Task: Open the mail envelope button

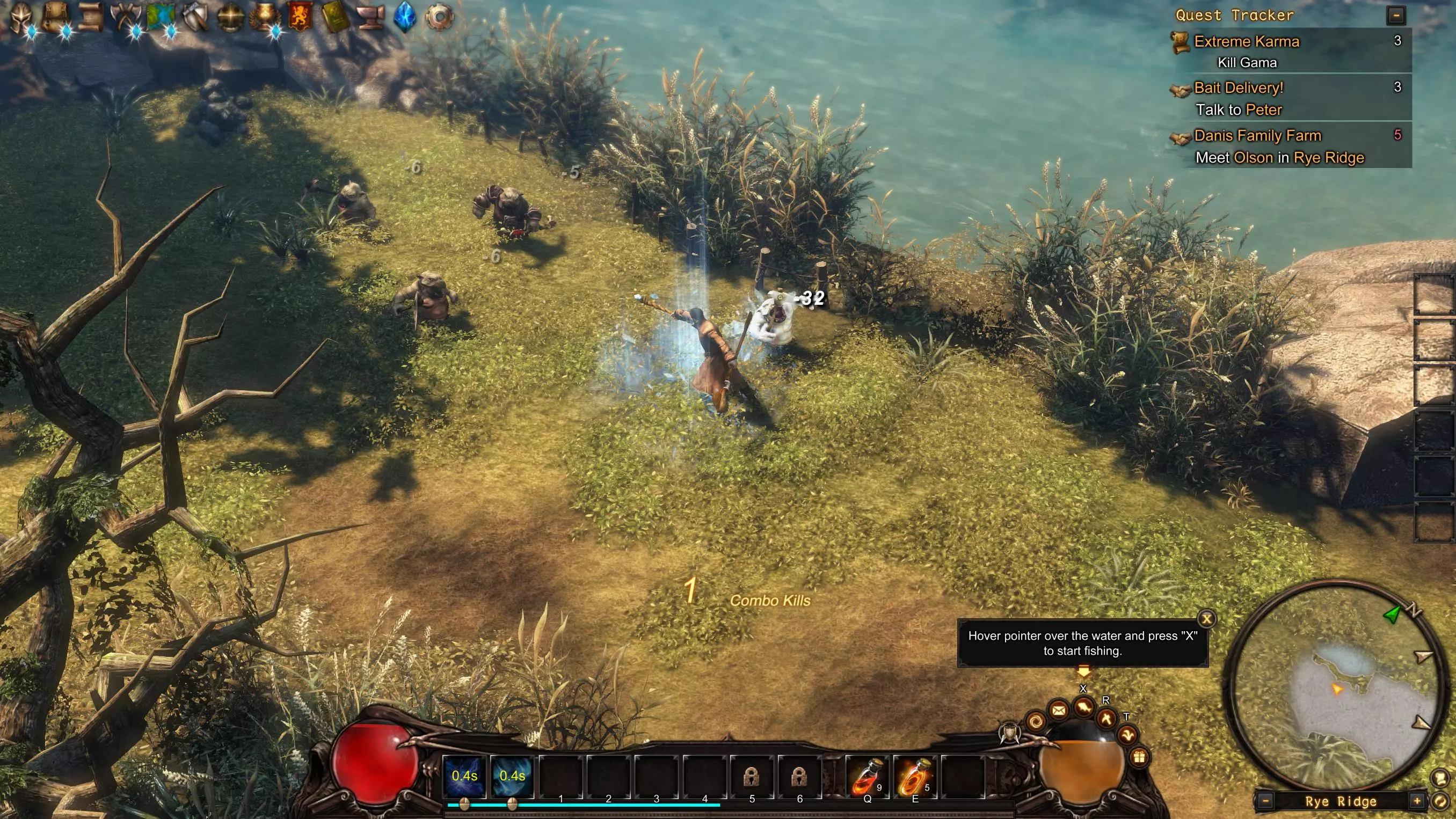Action: pos(1059,710)
